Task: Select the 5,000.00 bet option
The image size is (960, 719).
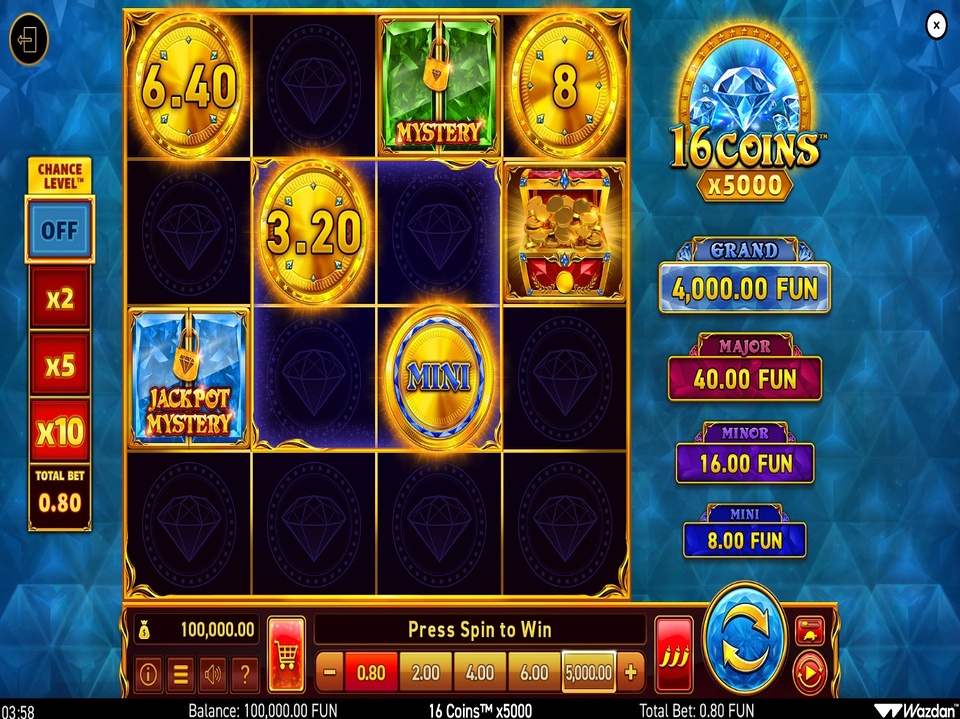Action: pyautogui.click(x=590, y=673)
